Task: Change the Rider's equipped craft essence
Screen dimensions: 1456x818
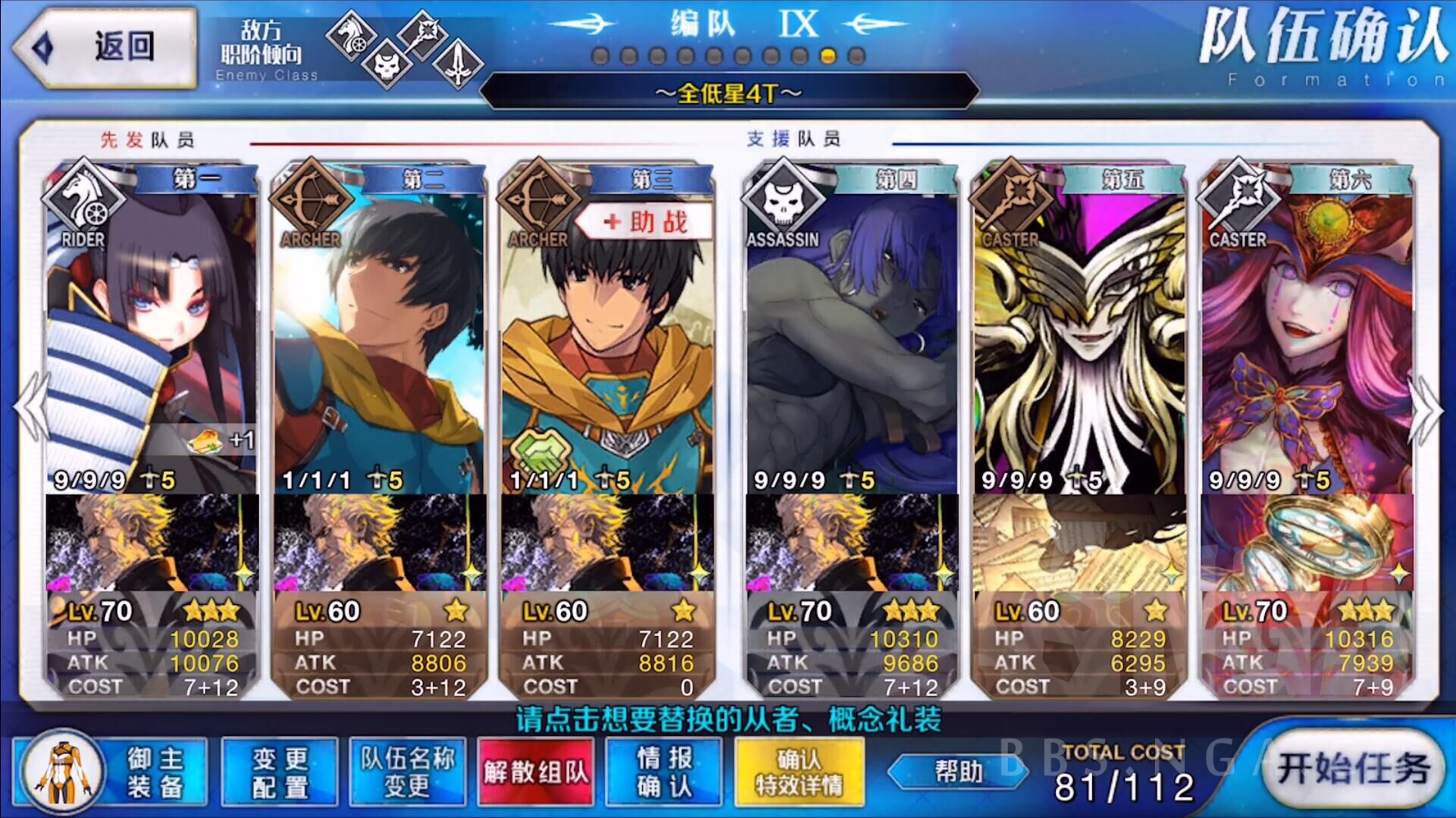Action: (x=152, y=542)
